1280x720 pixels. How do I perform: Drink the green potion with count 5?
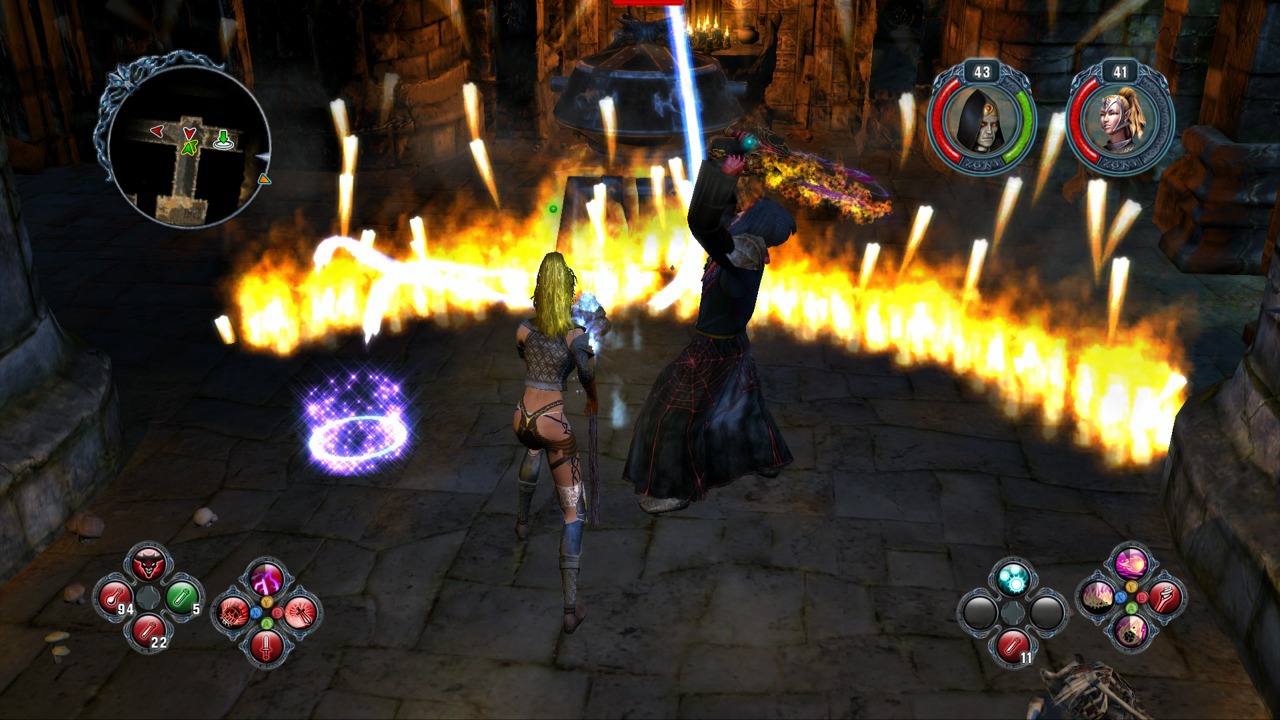pyautogui.click(x=181, y=598)
